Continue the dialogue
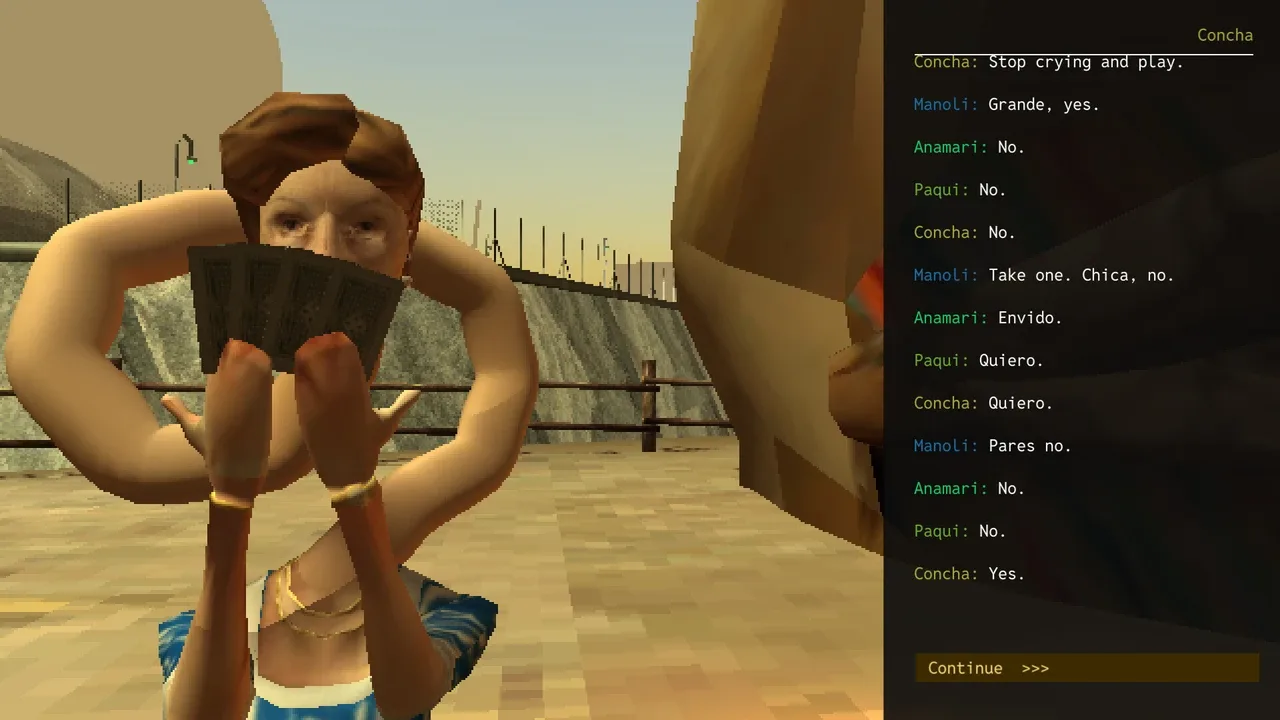Image resolution: width=1280 pixels, height=720 pixels. pos(1086,668)
